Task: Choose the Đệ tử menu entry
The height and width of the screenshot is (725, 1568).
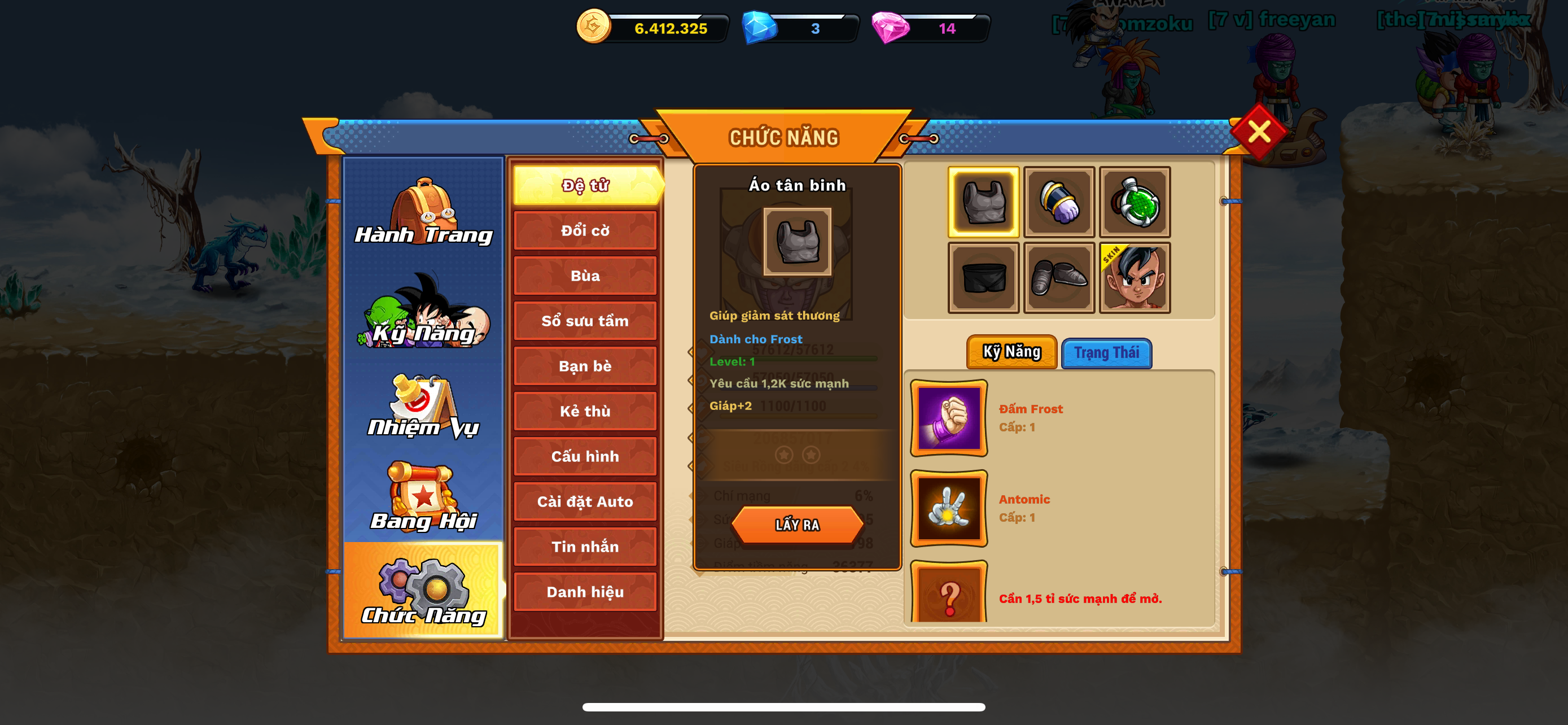Action: click(x=585, y=185)
